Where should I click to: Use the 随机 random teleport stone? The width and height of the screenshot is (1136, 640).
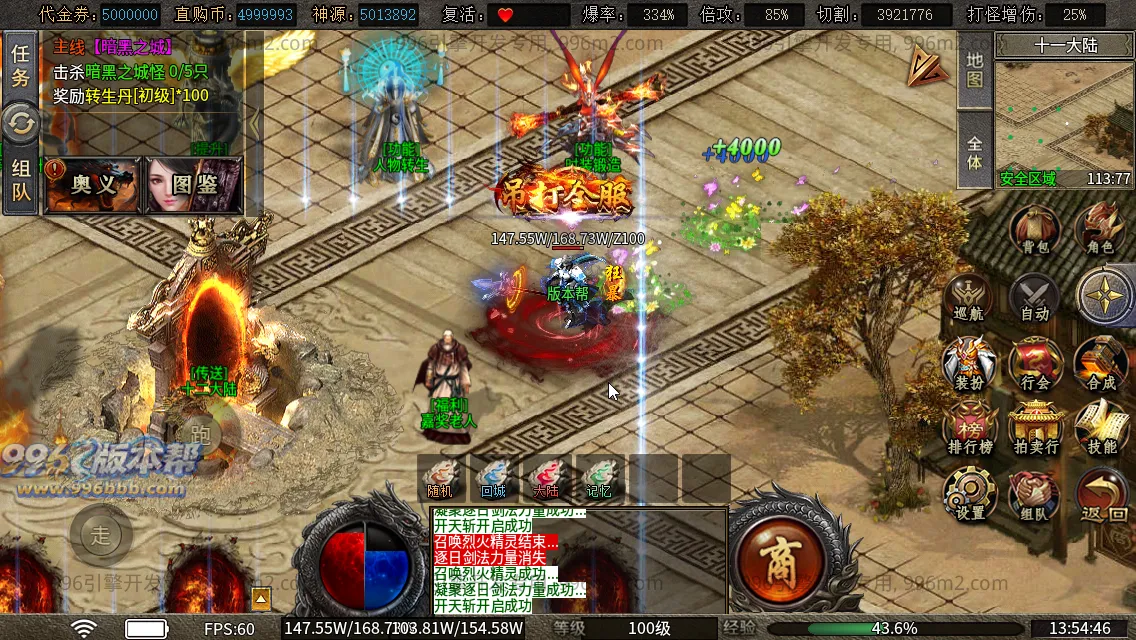click(x=441, y=477)
